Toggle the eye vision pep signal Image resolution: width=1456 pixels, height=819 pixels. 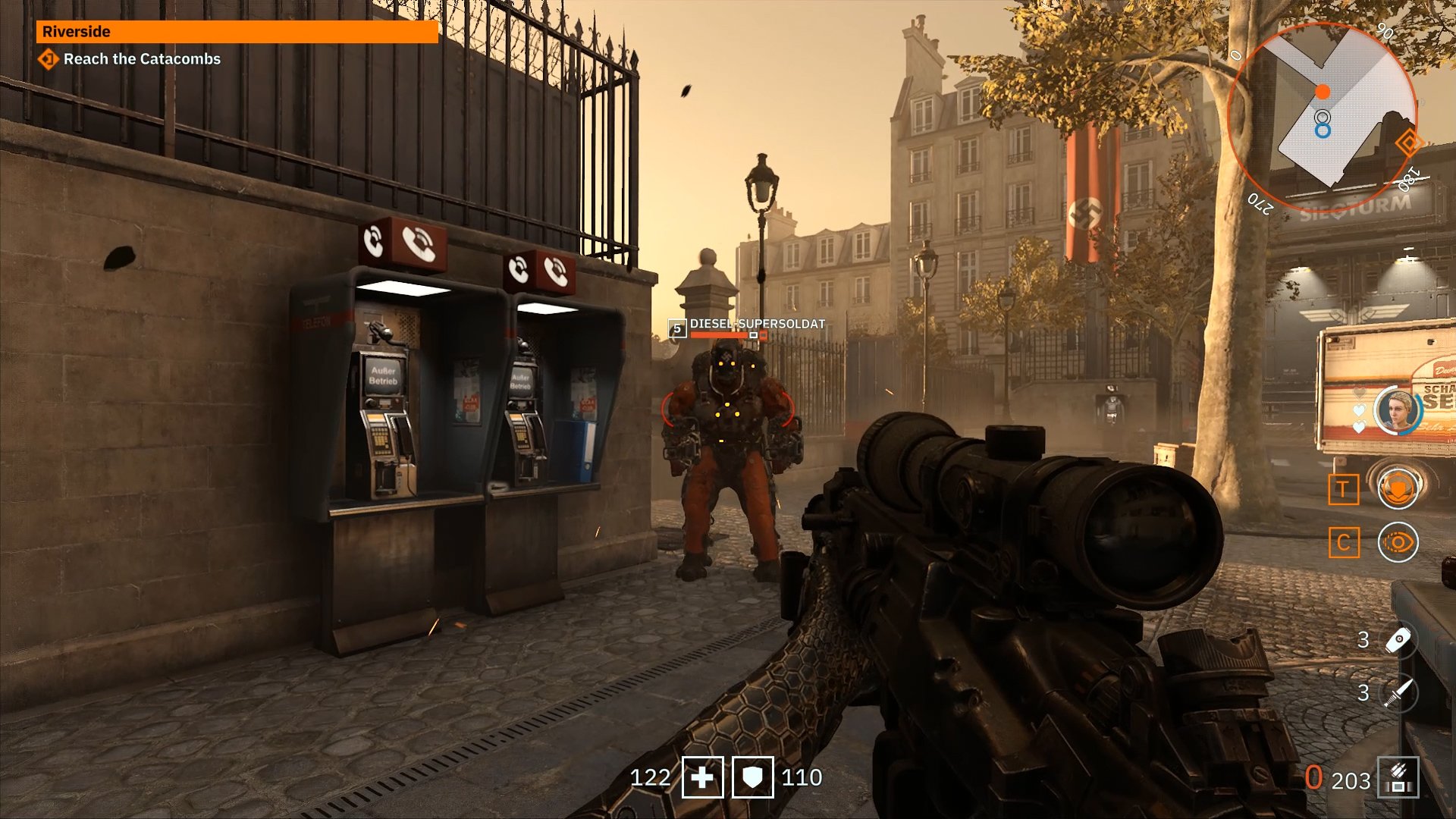pyautogui.click(x=1398, y=542)
